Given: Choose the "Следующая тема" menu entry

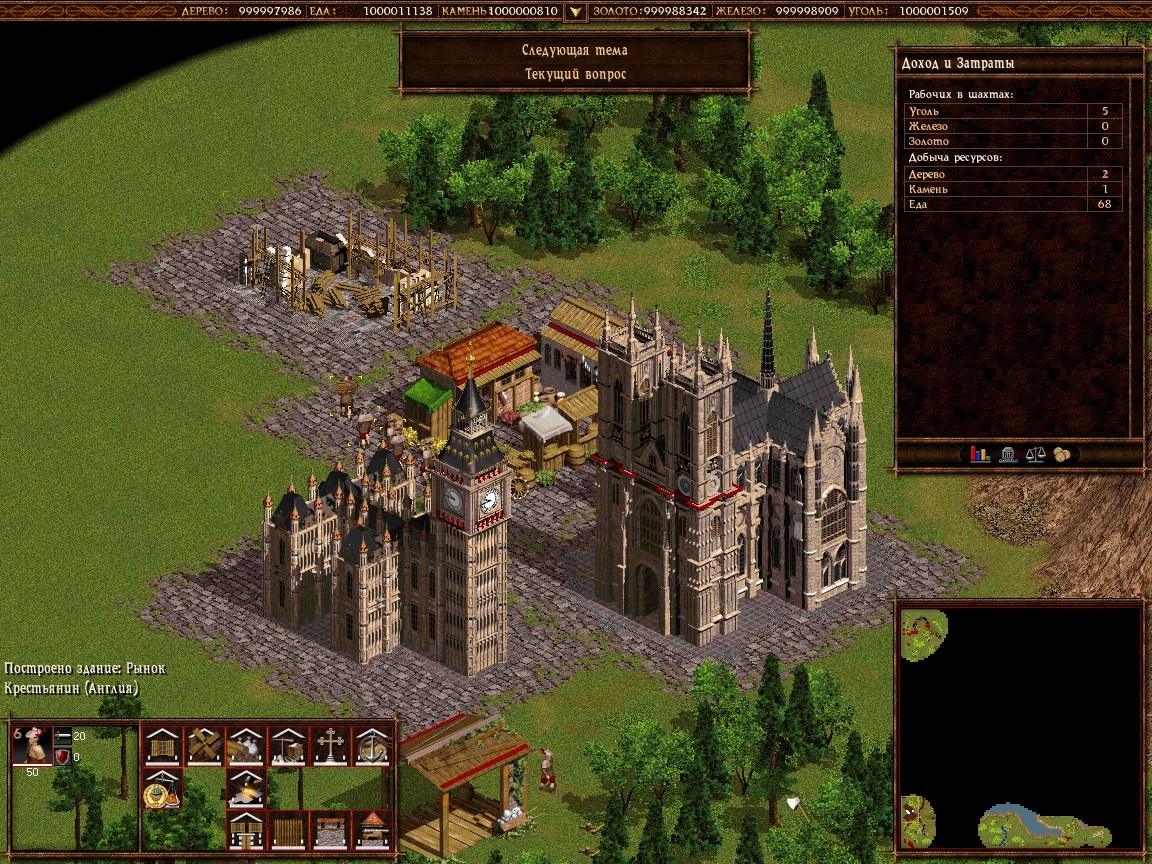Looking at the screenshot, I should tap(575, 50).
